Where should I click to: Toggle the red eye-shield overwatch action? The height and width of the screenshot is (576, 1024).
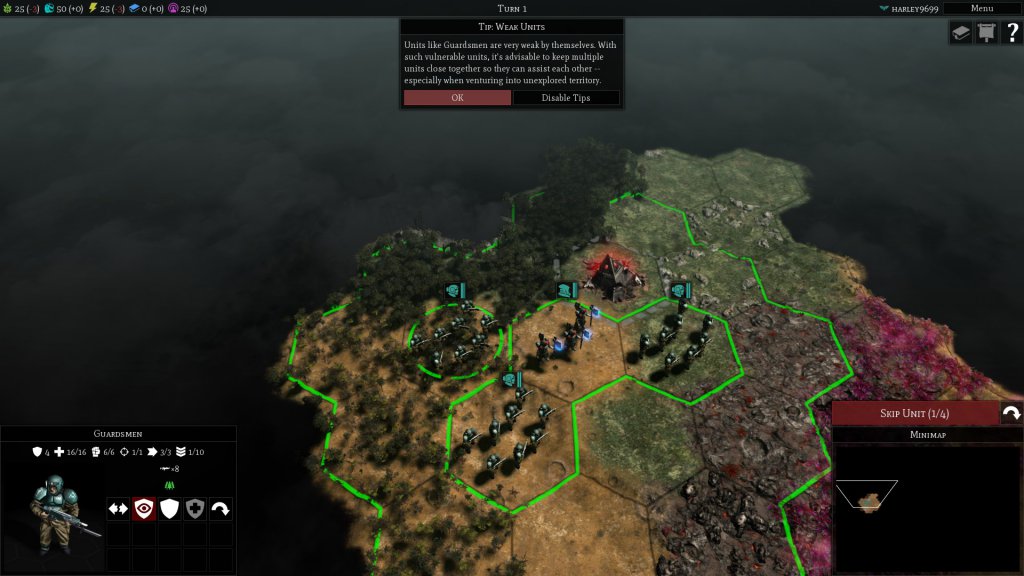143,509
